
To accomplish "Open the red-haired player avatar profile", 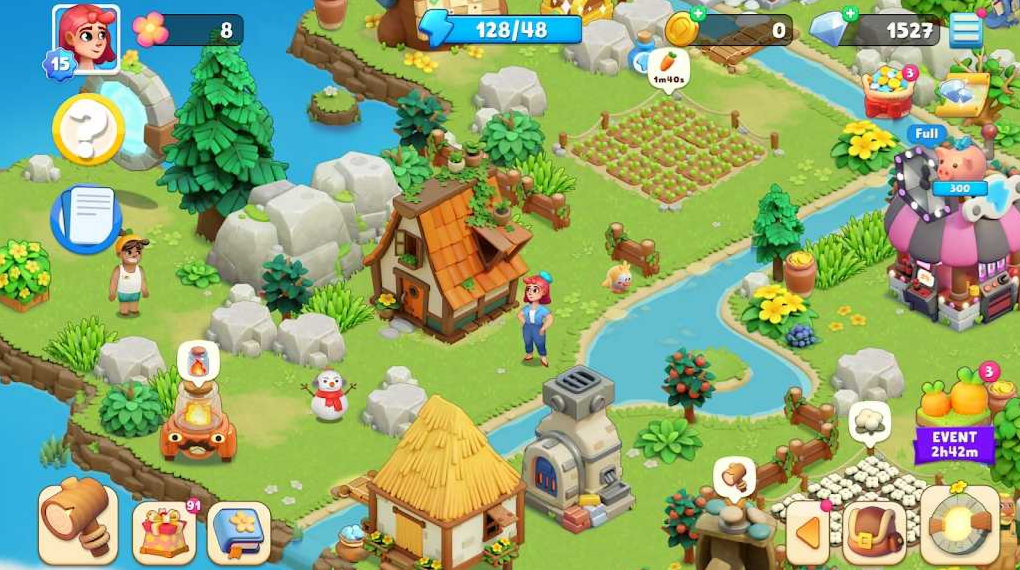I will pos(85,39).
